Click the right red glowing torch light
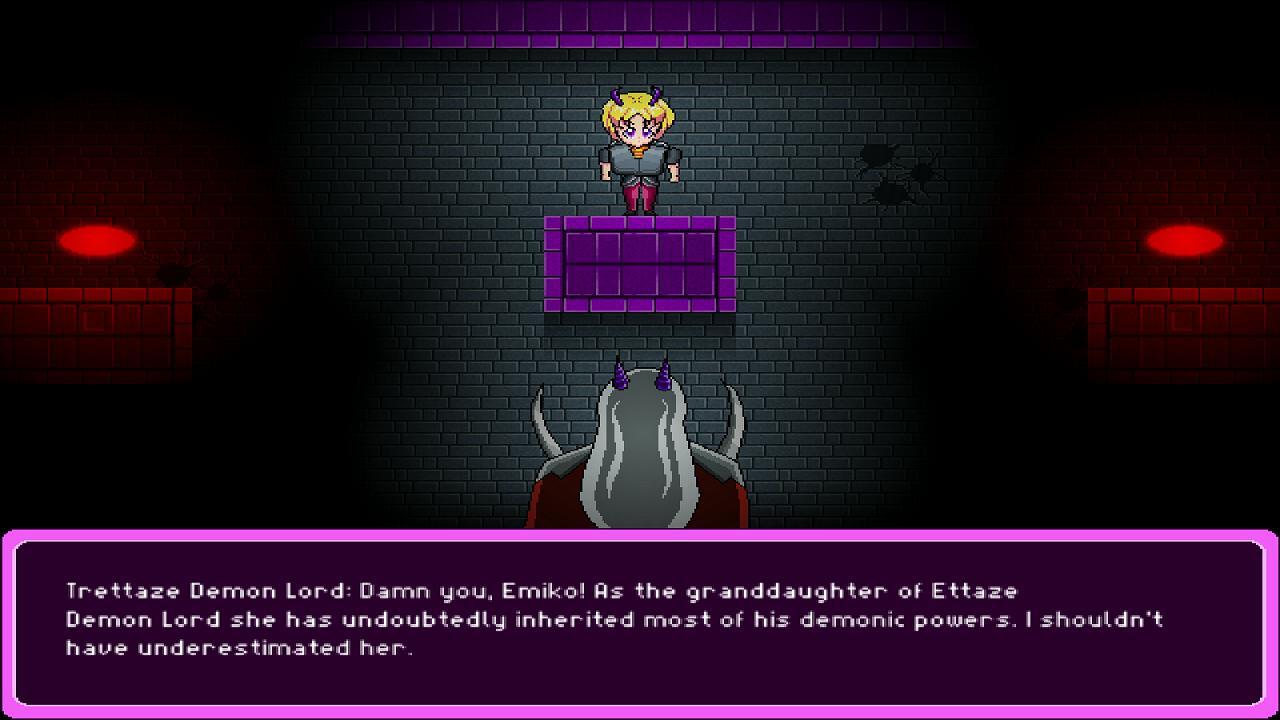1280x720 pixels. tap(1185, 240)
